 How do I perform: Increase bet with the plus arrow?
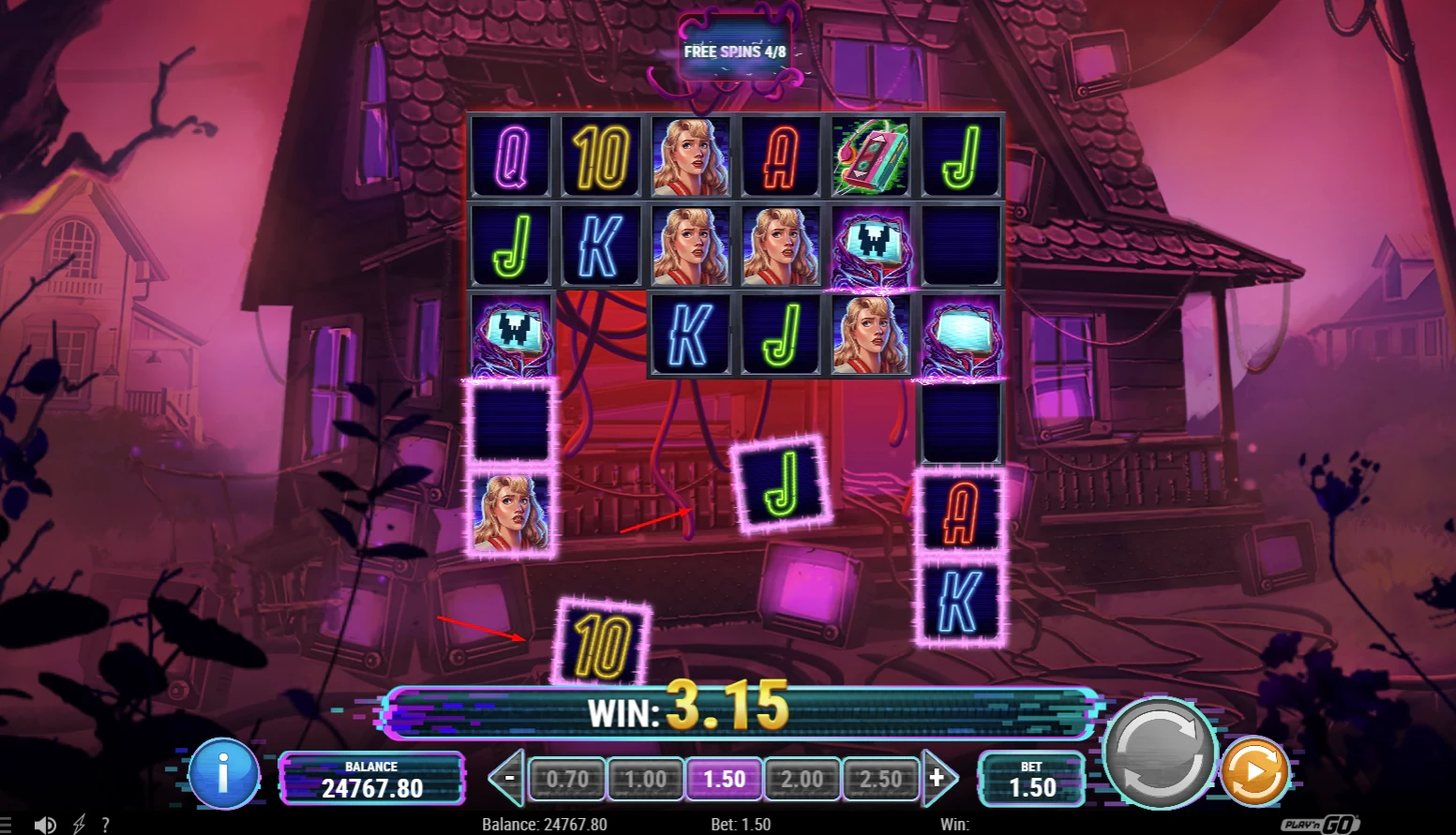938,777
